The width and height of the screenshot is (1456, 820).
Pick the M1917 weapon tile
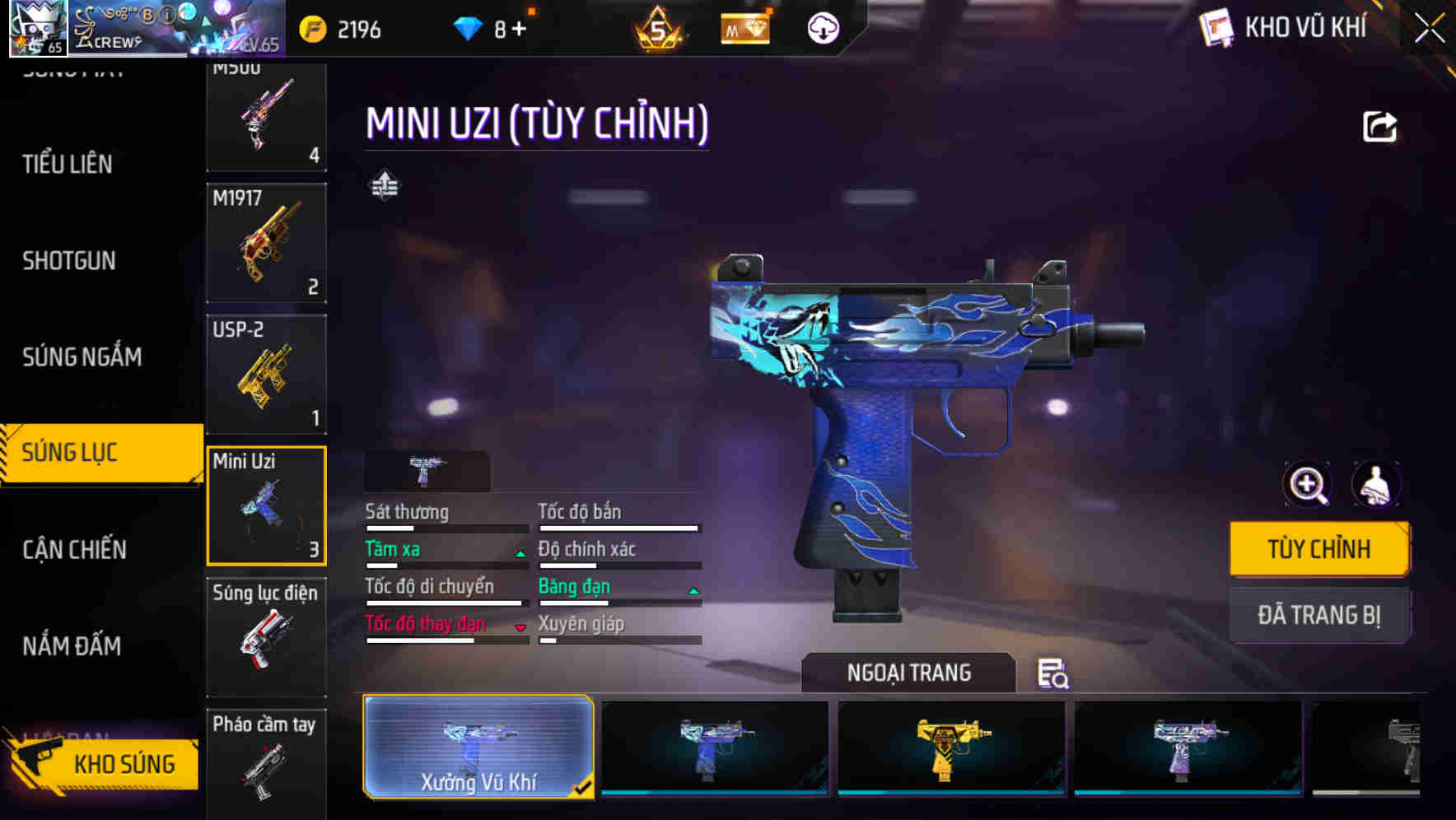pyautogui.click(x=266, y=243)
